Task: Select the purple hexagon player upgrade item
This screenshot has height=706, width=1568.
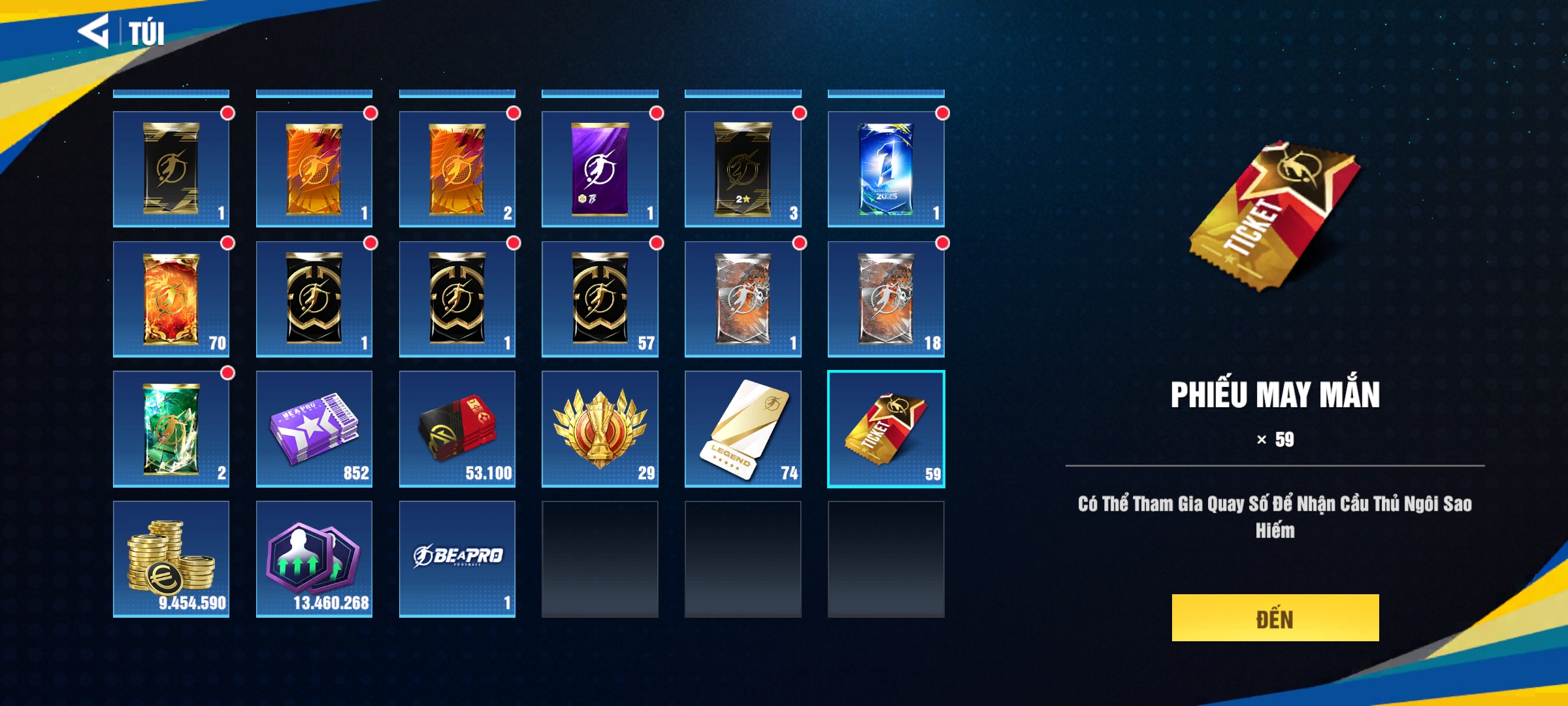Action: [314, 559]
